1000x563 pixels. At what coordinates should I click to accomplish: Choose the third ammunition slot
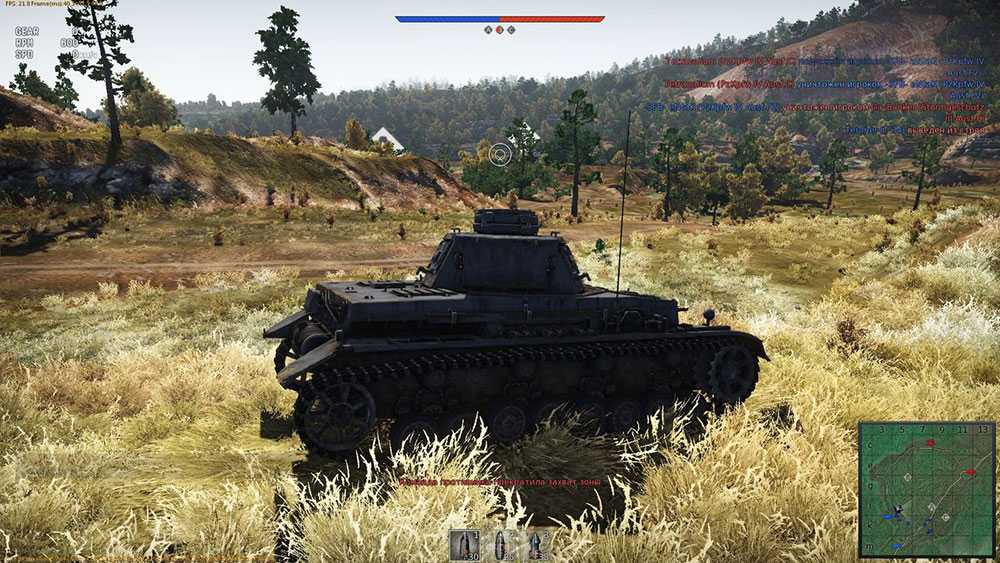535,545
